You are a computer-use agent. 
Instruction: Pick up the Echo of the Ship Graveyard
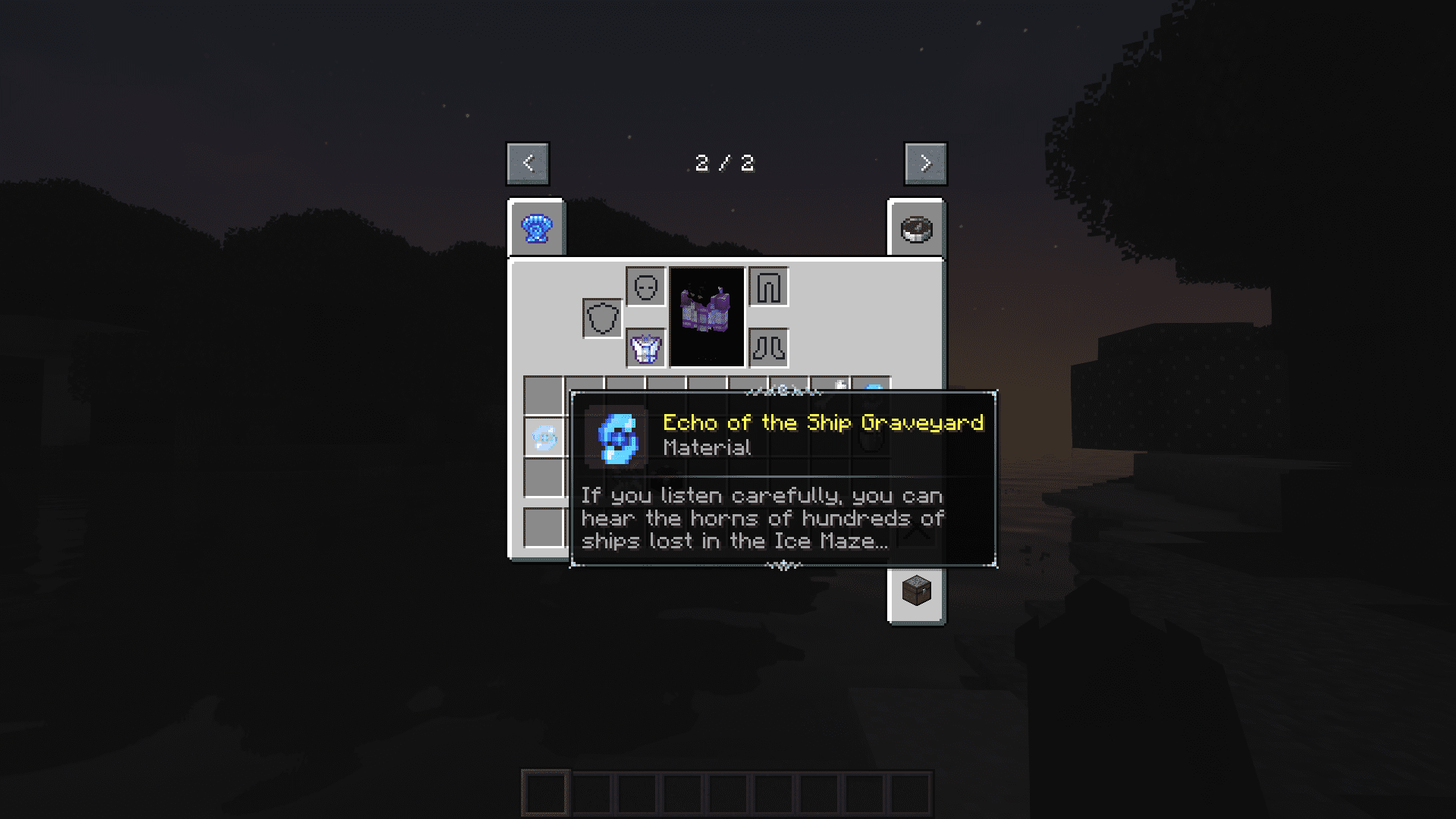click(x=544, y=438)
